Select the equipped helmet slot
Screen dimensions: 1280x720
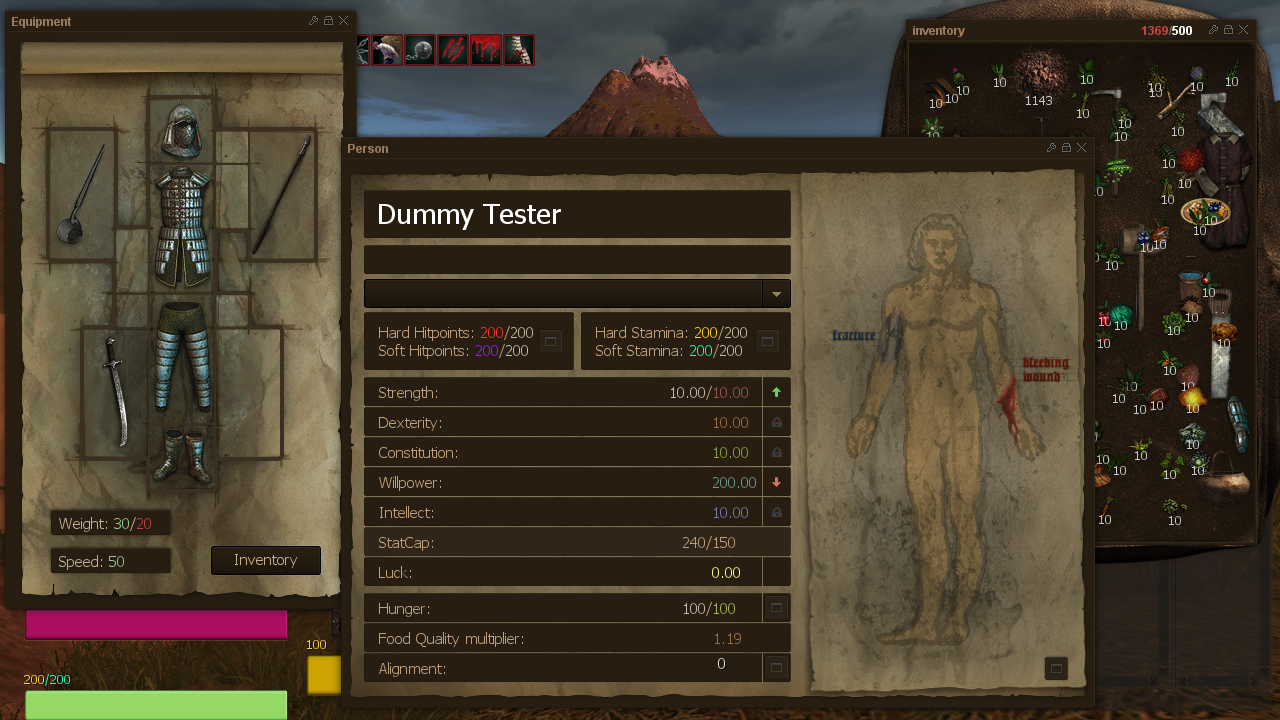pyautogui.click(x=183, y=130)
